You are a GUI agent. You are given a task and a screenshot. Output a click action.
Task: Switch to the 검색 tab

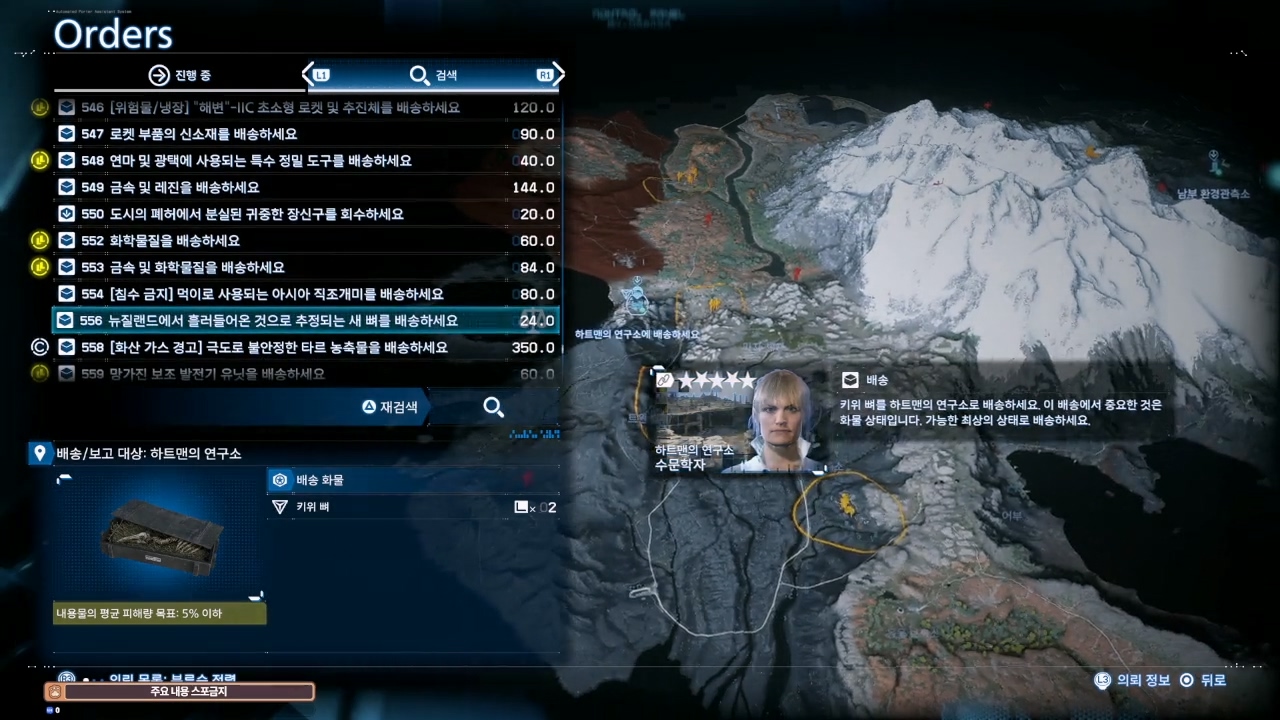click(x=434, y=75)
